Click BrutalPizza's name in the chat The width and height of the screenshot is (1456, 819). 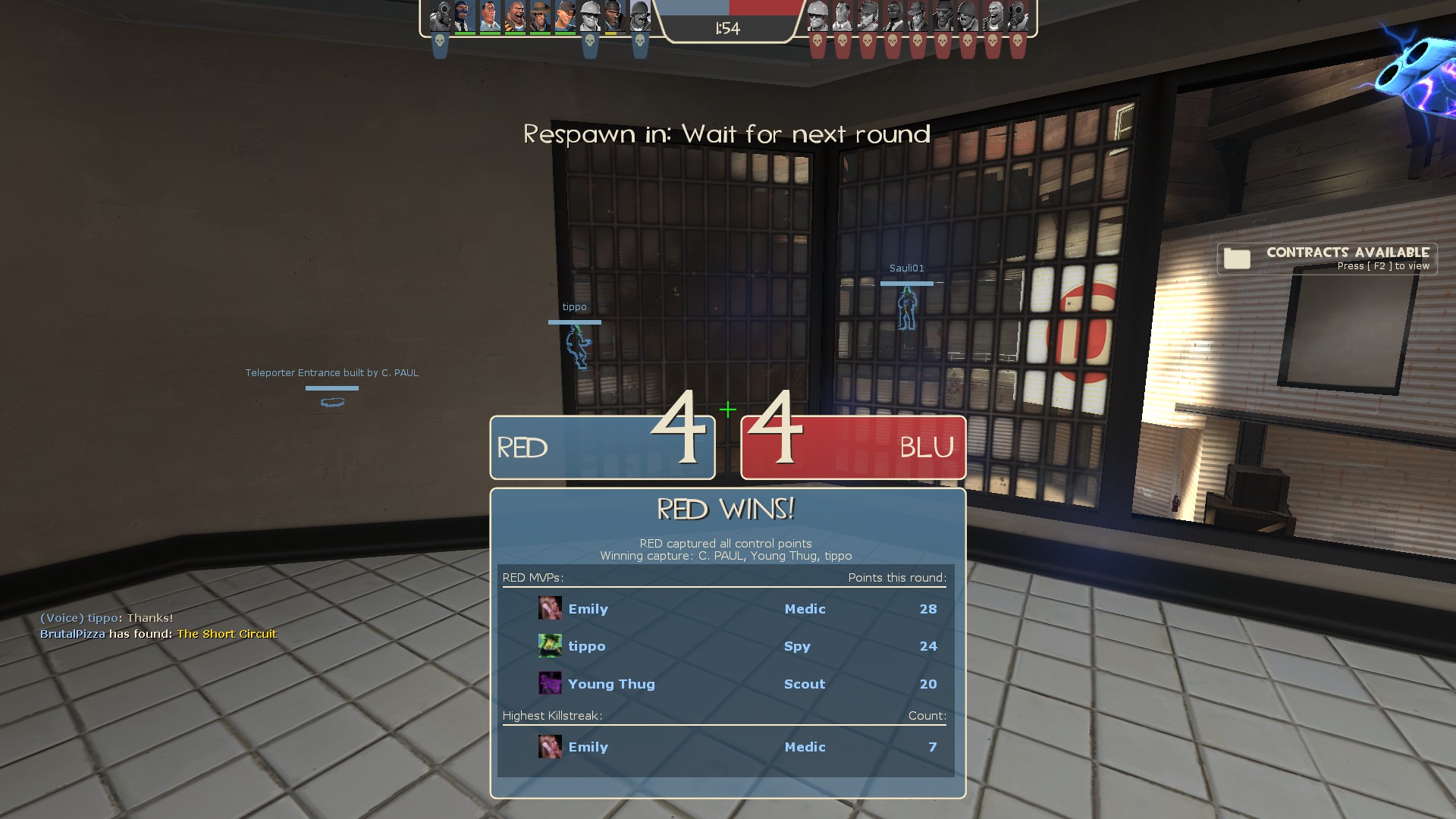point(73,634)
